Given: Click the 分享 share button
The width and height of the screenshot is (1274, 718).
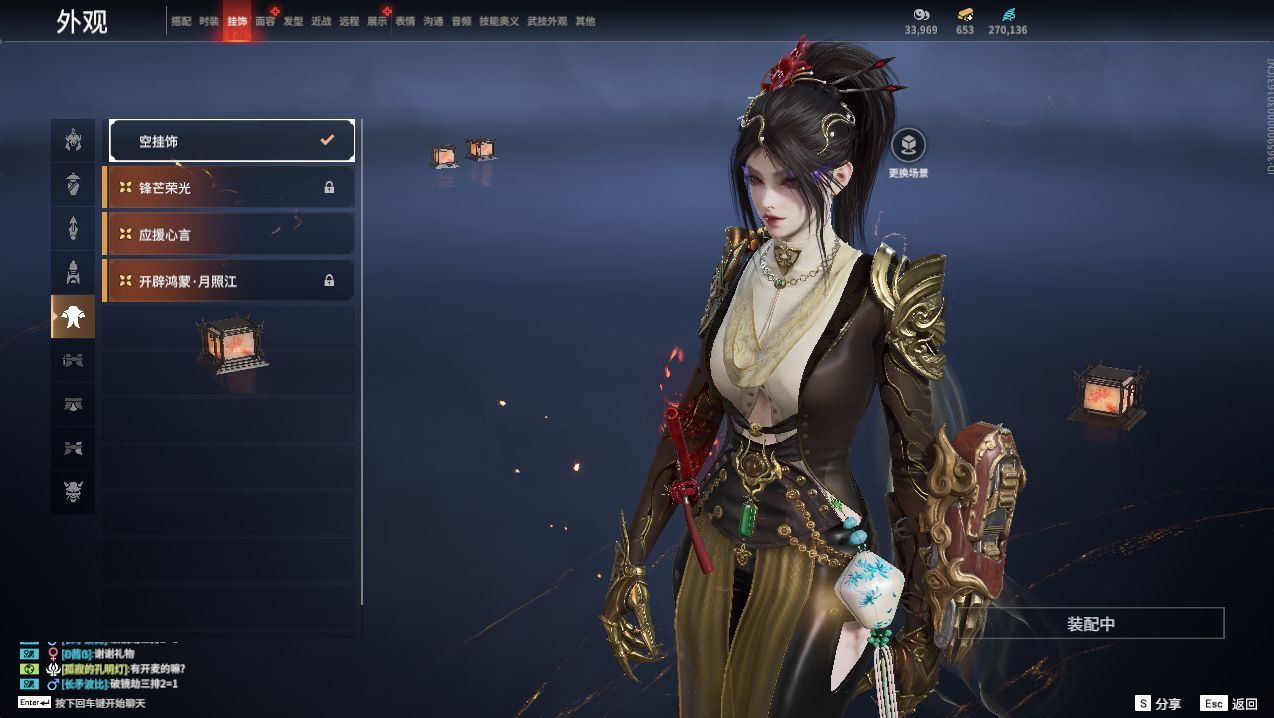Looking at the screenshot, I should [1158, 704].
